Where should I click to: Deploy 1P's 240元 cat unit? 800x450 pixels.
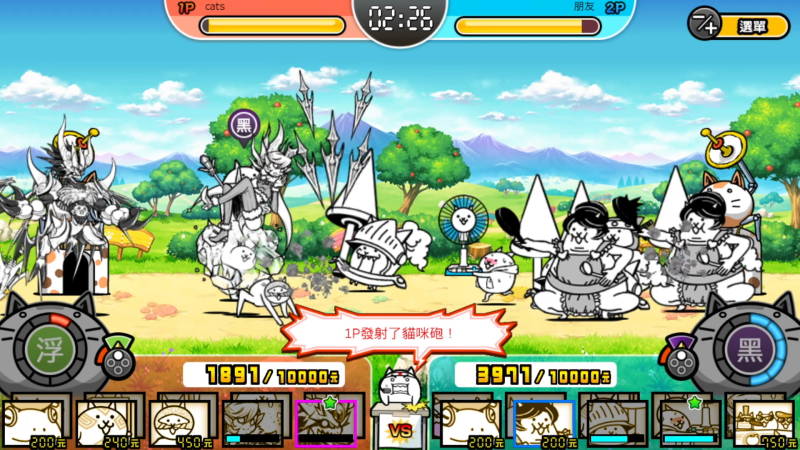(107, 423)
